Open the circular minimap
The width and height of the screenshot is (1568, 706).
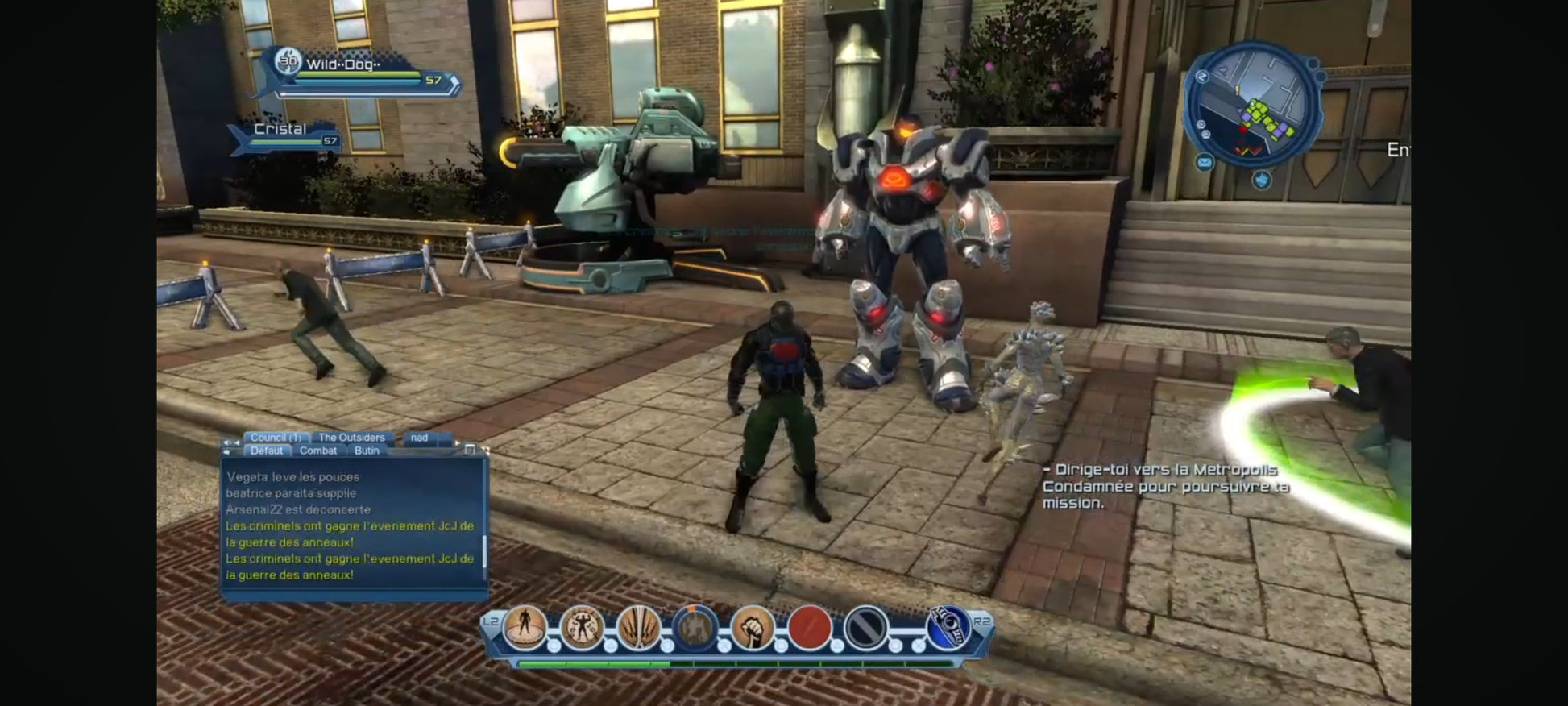point(1252,105)
